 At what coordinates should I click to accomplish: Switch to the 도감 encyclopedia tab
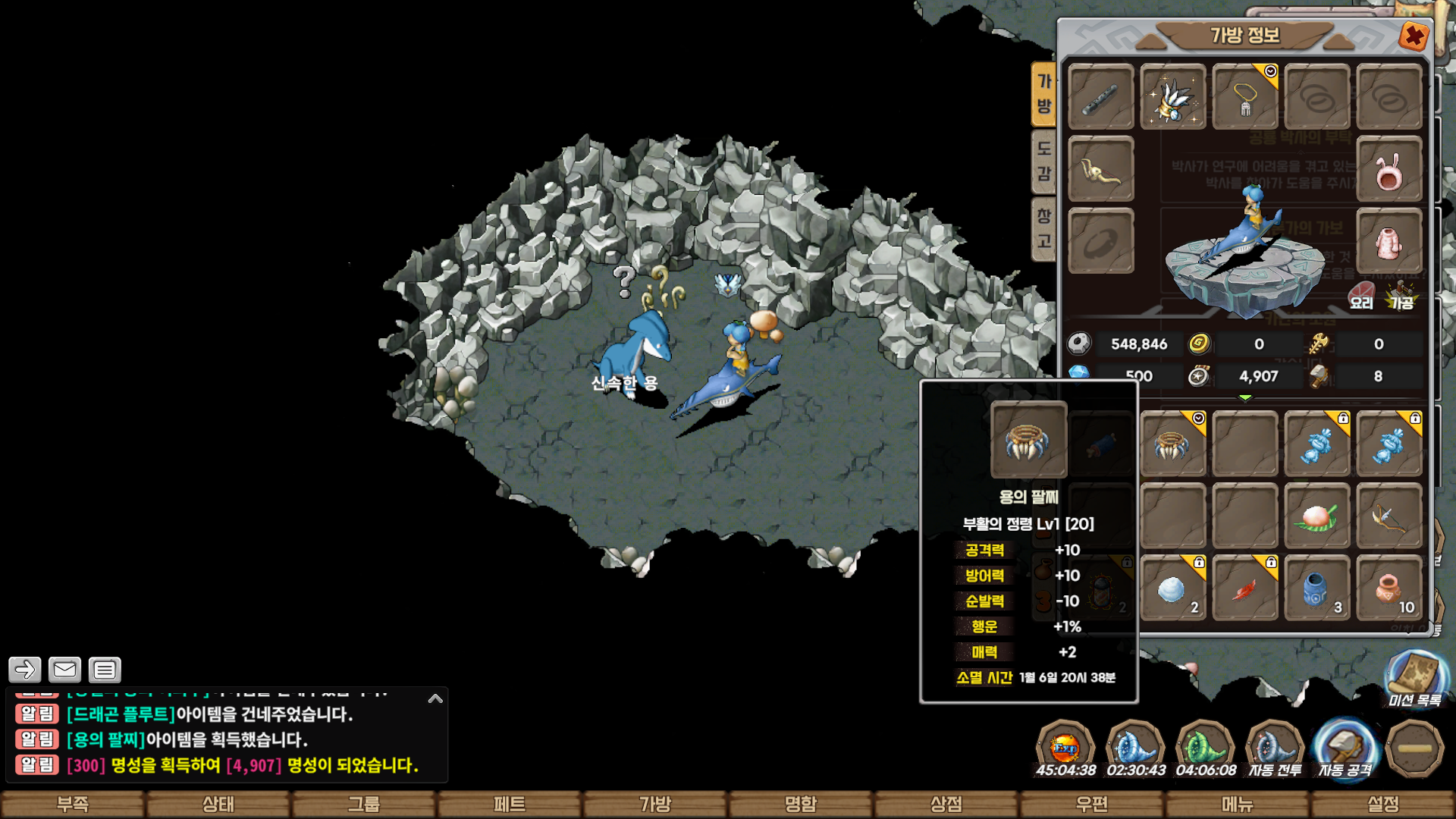coord(1044,161)
